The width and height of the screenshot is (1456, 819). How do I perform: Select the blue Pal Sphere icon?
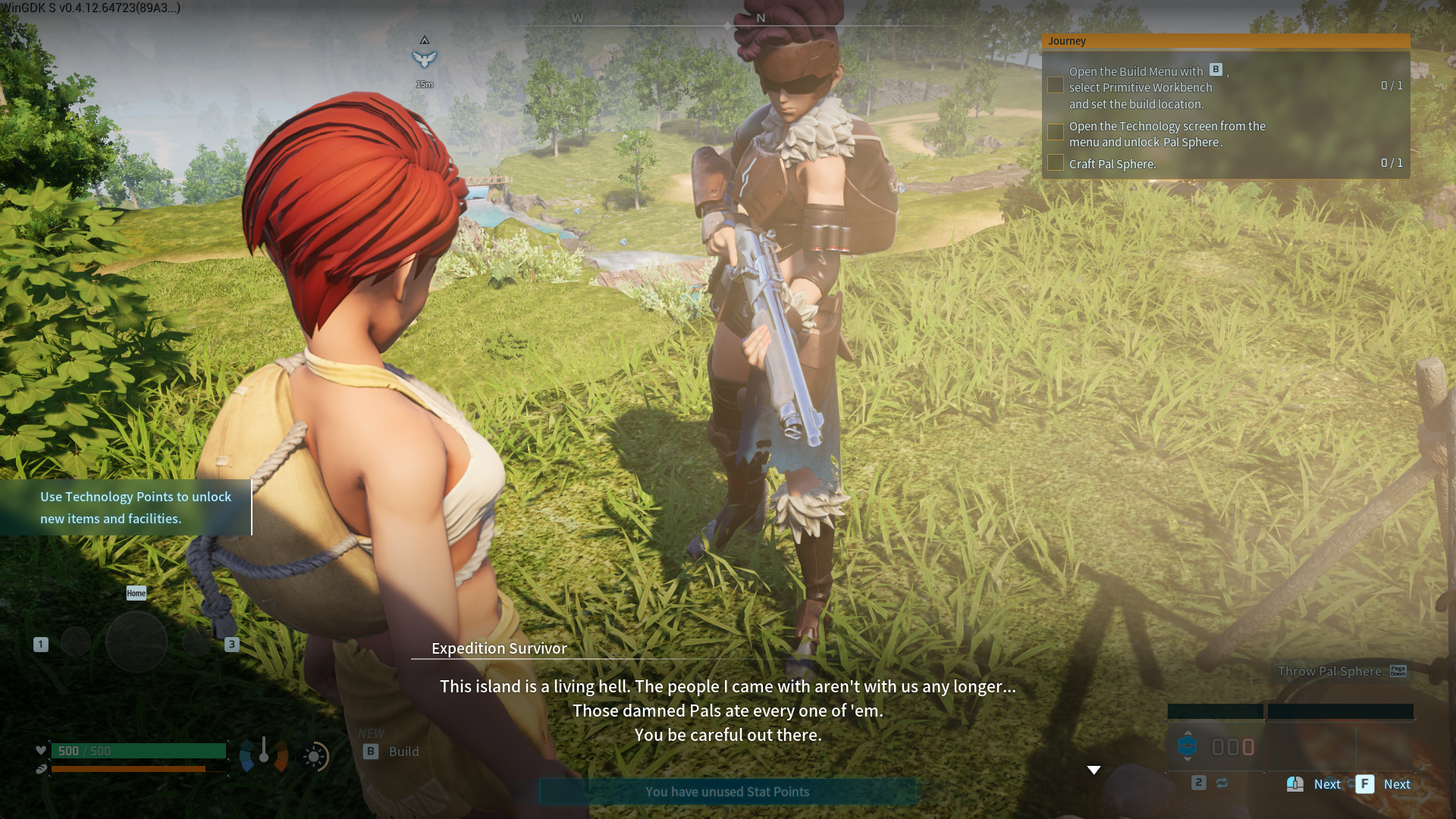click(1187, 746)
